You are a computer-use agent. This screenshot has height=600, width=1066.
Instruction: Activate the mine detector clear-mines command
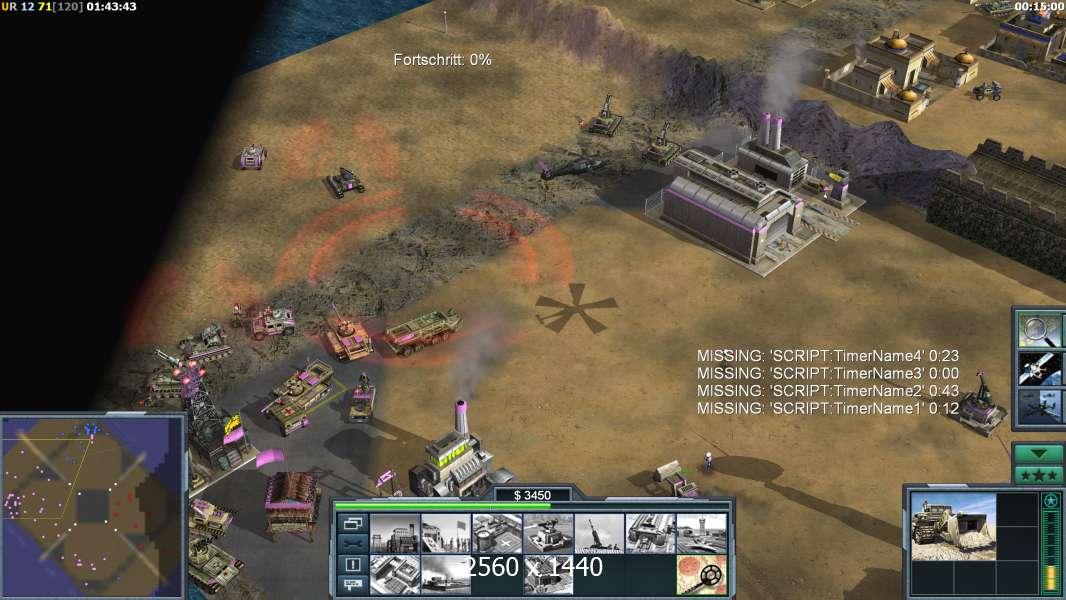pos(701,574)
